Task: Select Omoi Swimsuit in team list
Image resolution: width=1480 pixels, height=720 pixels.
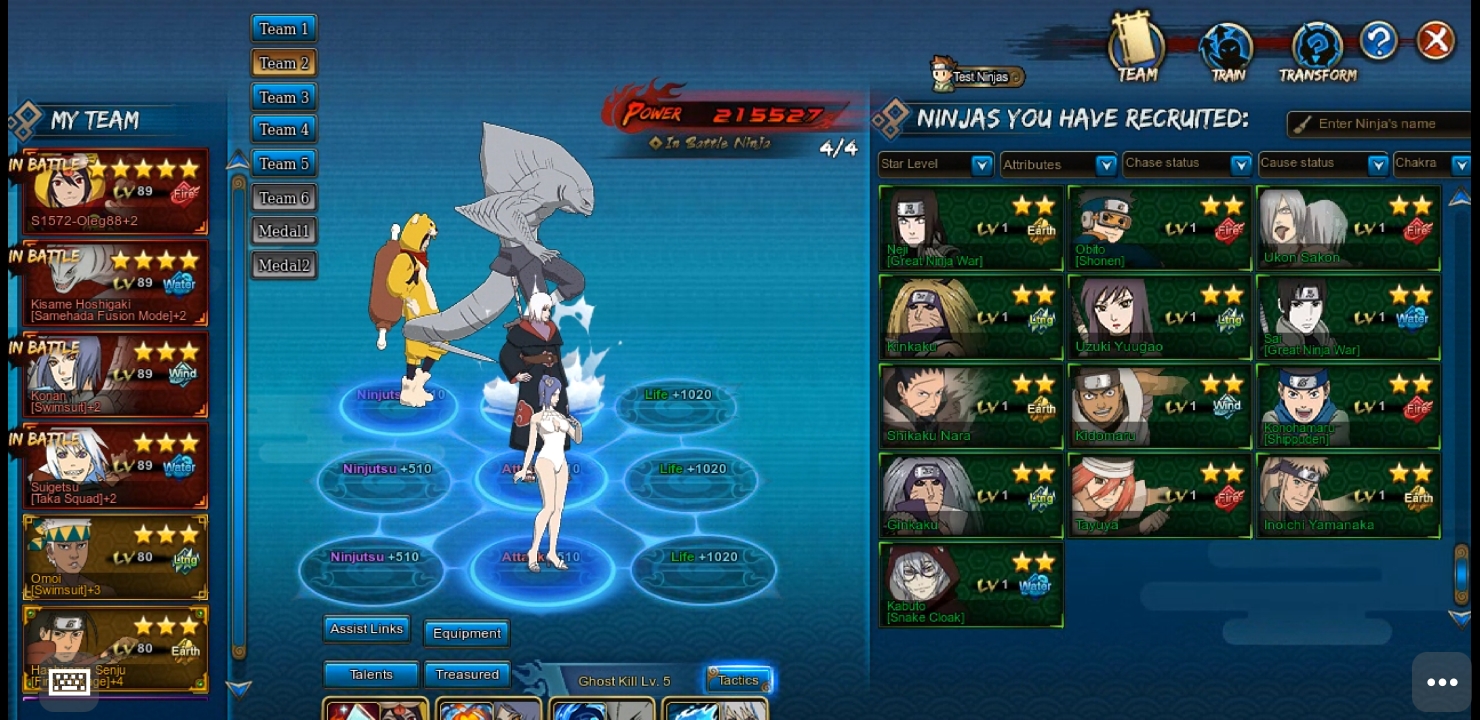Action: tap(115, 558)
